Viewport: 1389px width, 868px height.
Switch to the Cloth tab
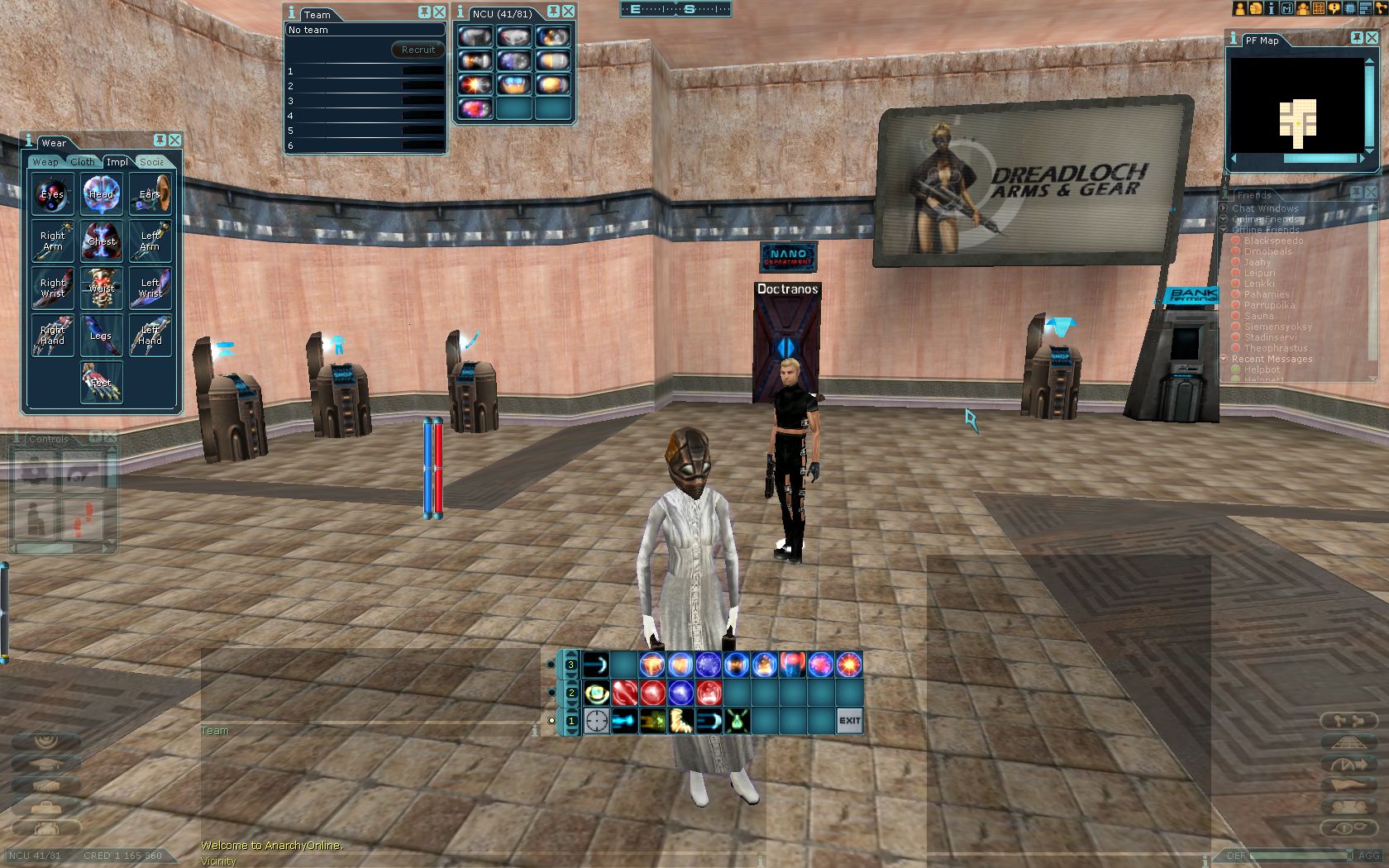[83, 162]
